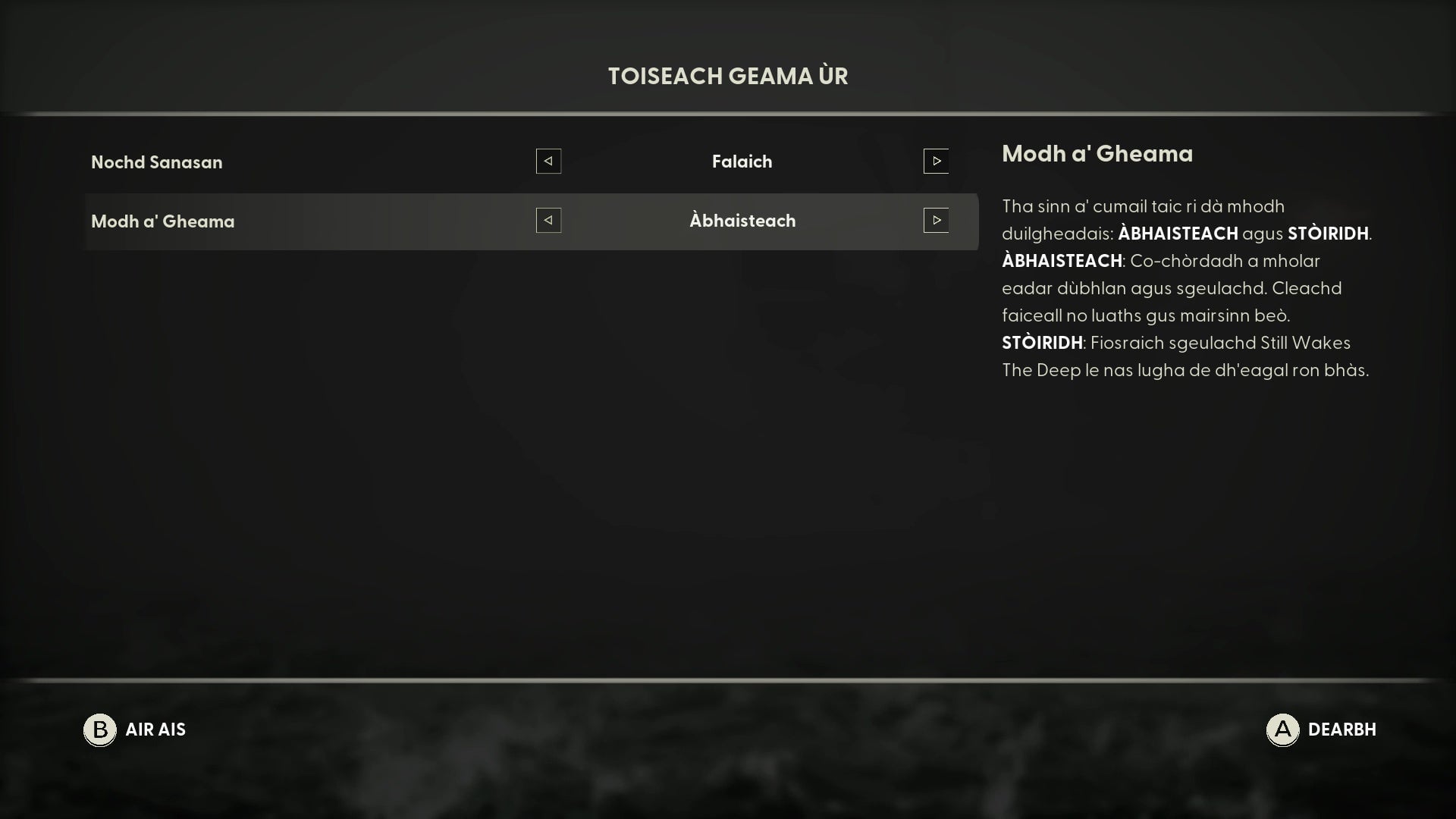Viewport: 1456px width, 819px height.
Task: Click the B icon next to AIR AIS
Action: pyautogui.click(x=99, y=730)
